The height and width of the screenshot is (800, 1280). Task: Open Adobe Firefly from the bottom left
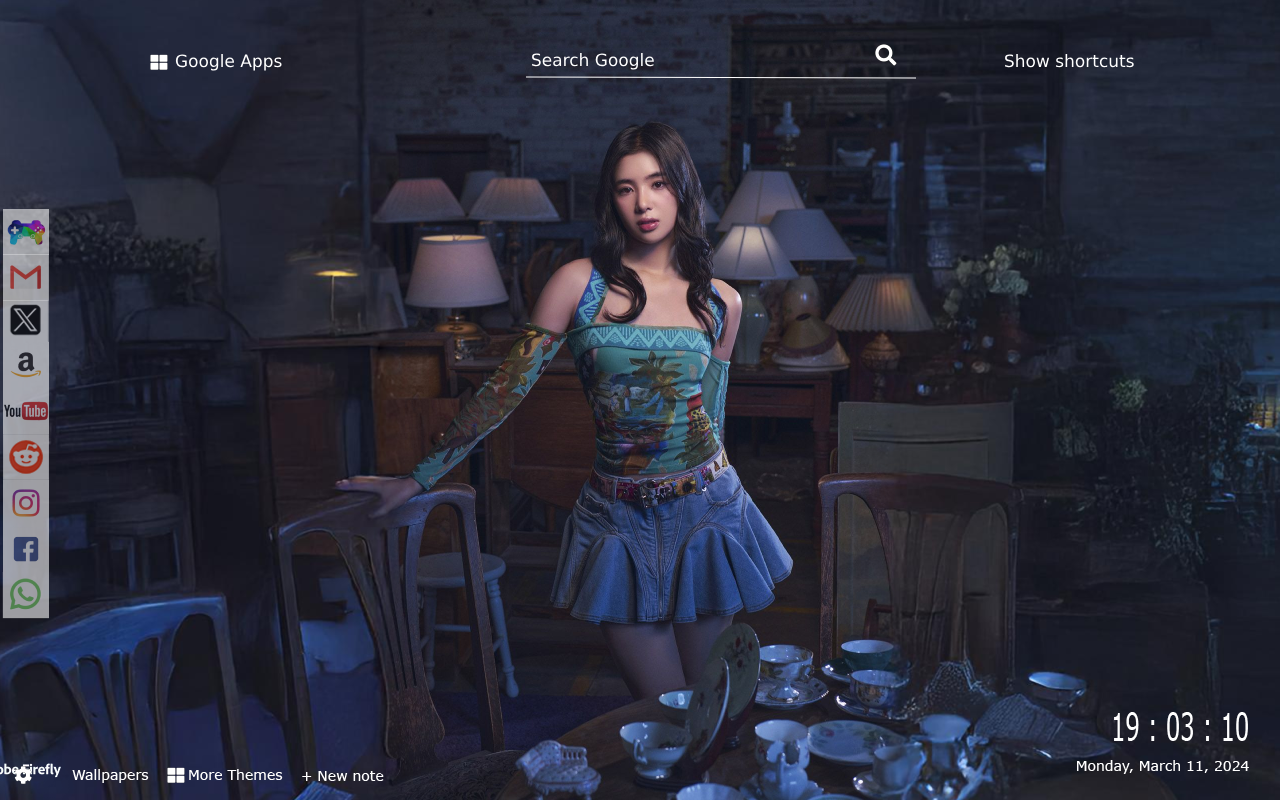(x=32, y=771)
